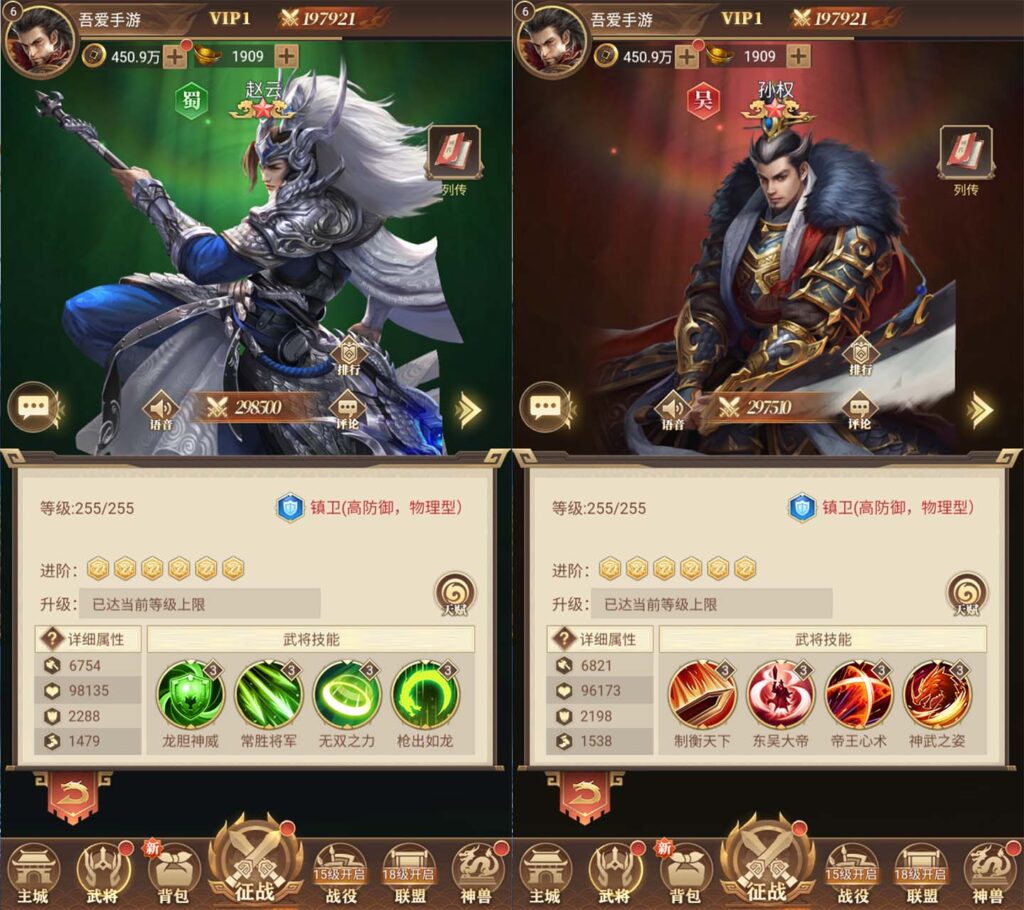This screenshot has height=910, width=1024.
Task: Open 排行 ranking on 赵云's screen
Action: click(348, 354)
